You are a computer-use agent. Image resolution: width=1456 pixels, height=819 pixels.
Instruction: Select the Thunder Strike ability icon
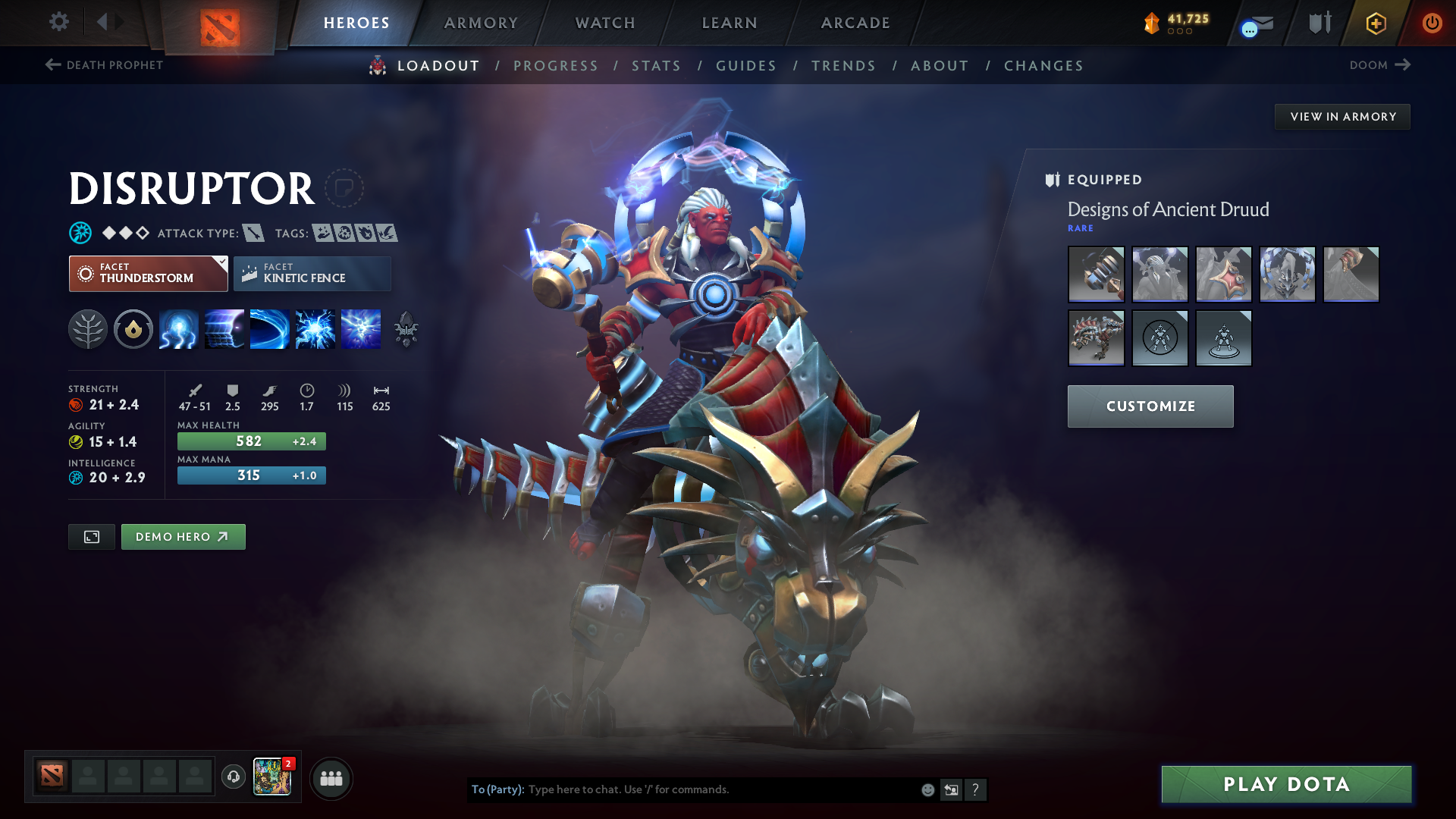pos(178,329)
